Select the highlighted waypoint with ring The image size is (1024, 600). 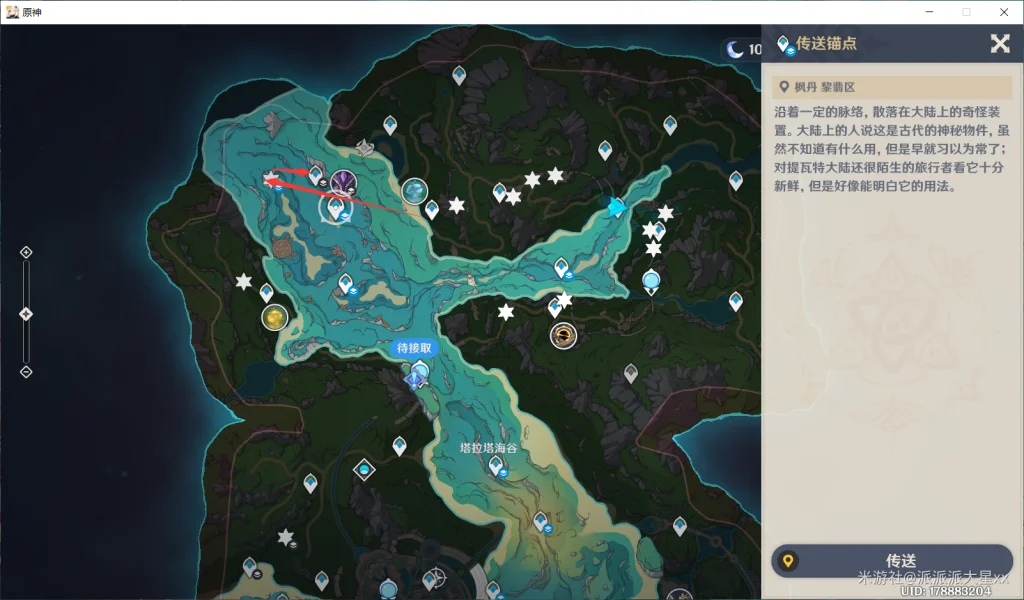pos(335,207)
